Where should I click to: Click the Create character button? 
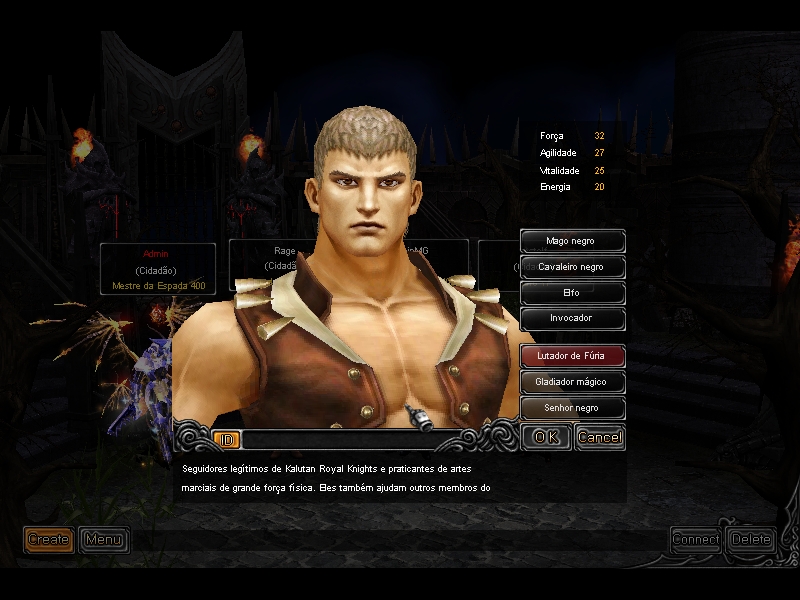(x=48, y=540)
